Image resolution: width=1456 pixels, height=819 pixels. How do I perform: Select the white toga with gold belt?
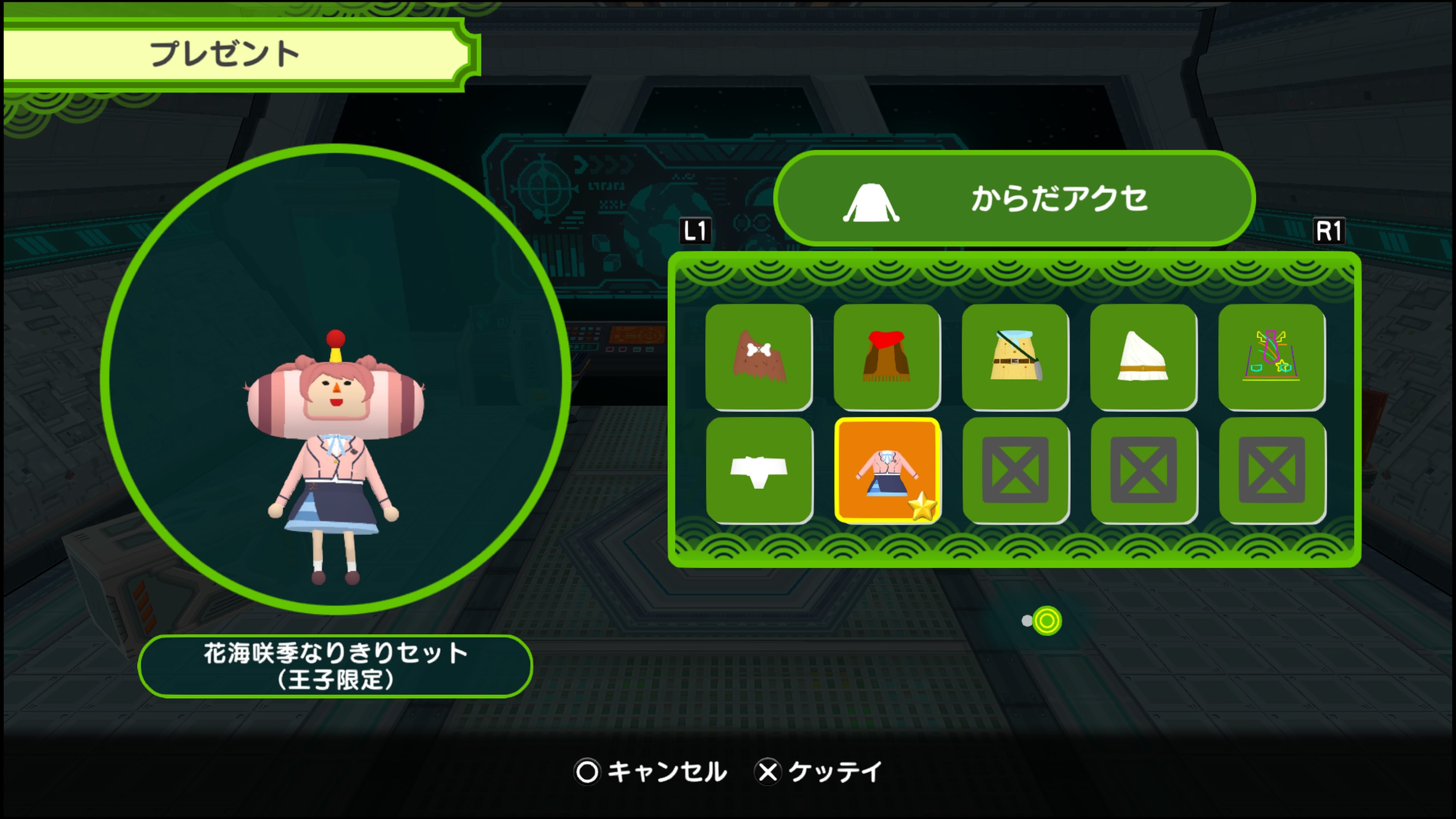pyautogui.click(x=1143, y=356)
